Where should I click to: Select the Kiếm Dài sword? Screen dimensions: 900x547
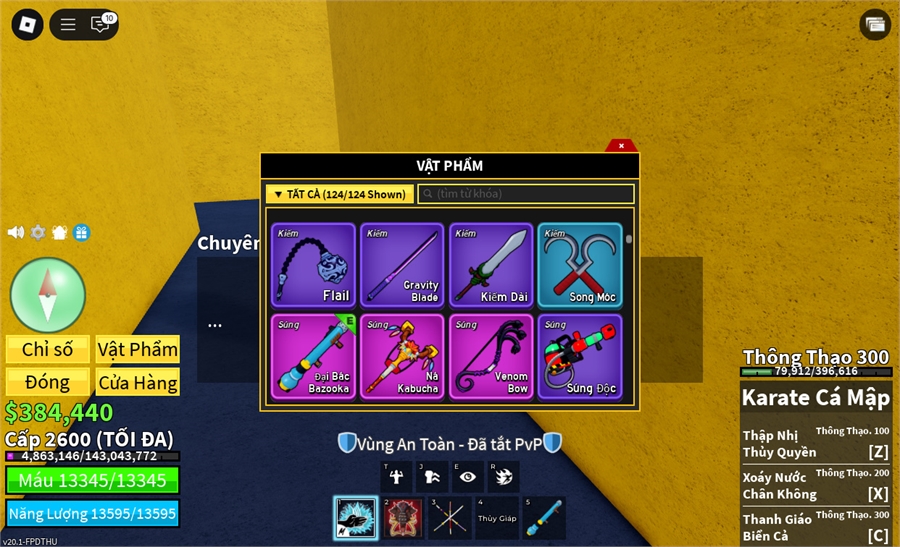pyautogui.click(x=491, y=264)
